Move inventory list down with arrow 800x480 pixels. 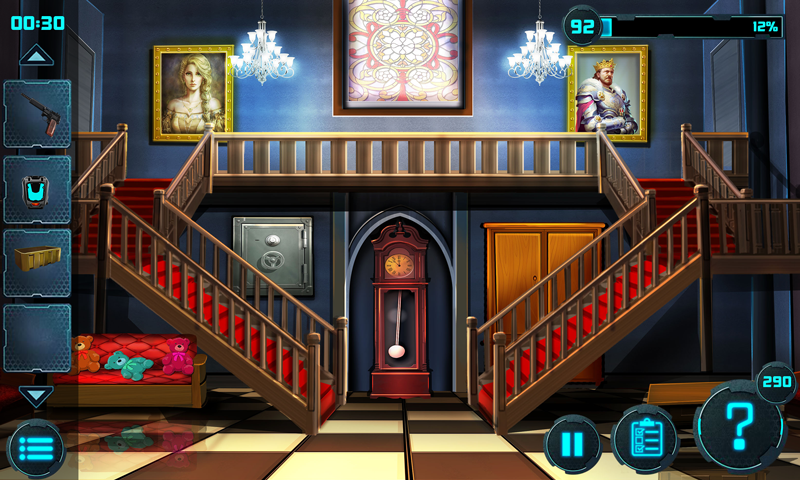pyautogui.click(x=36, y=395)
